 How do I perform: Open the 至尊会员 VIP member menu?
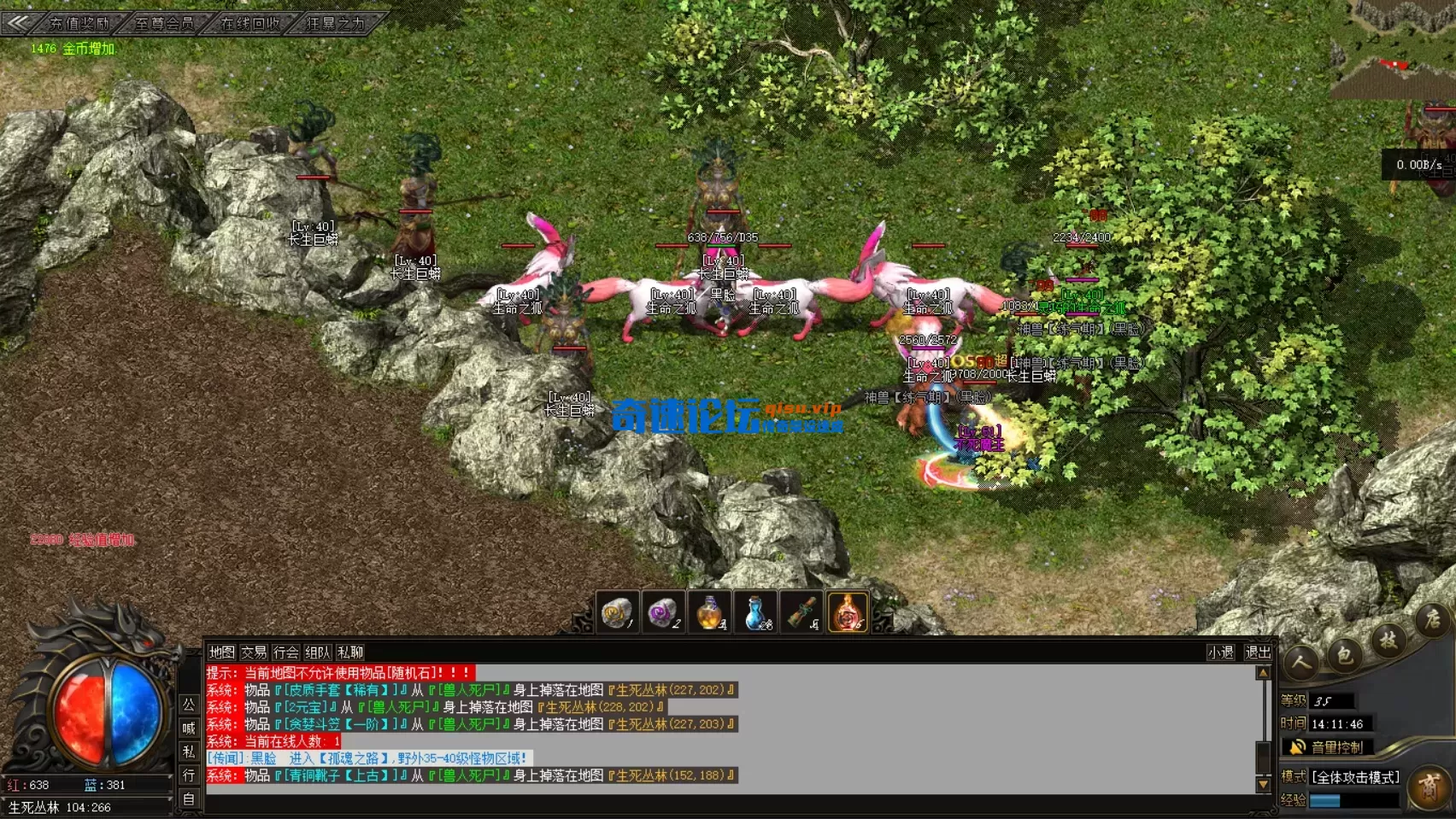(164, 23)
